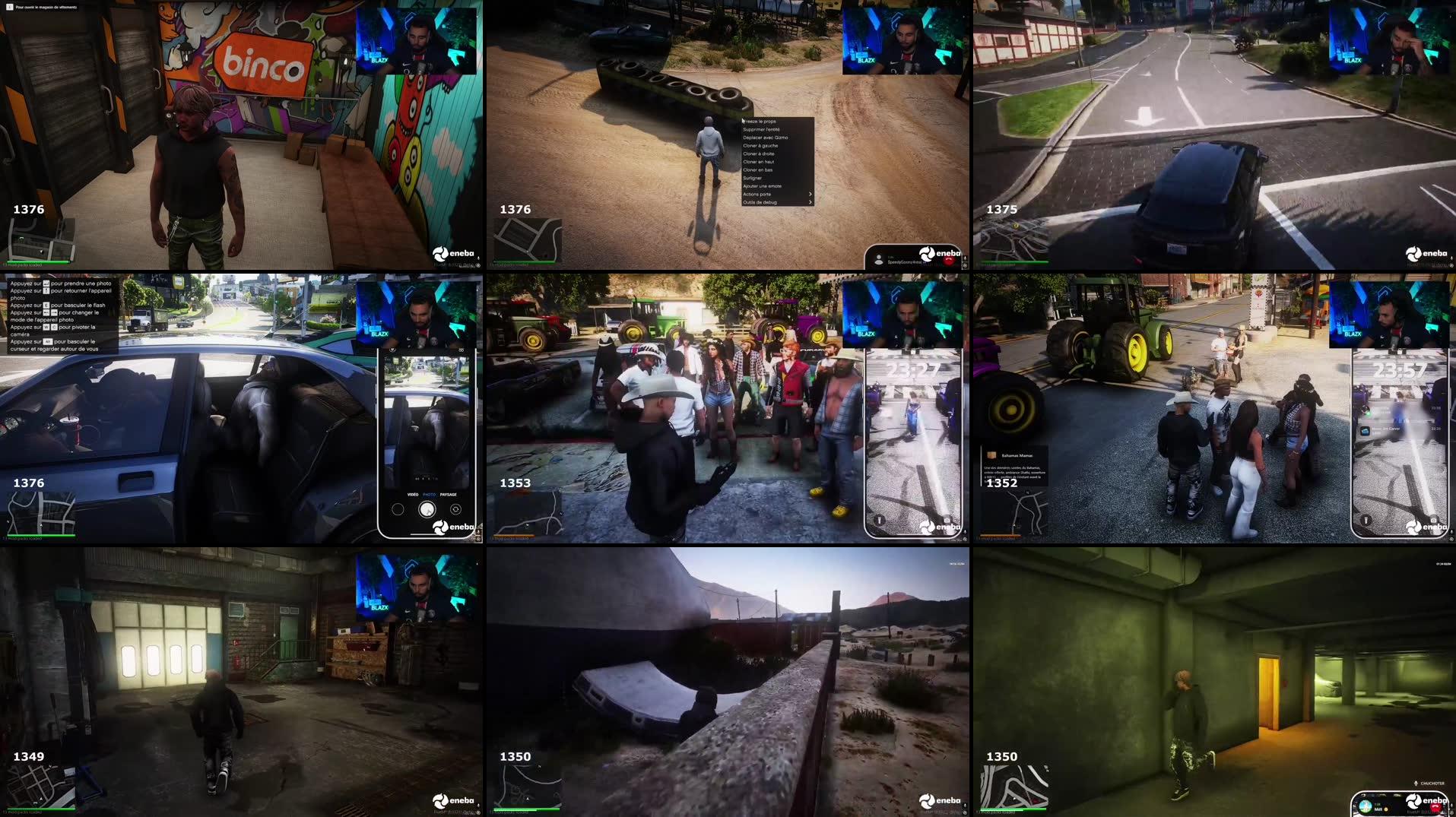Image resolution: width=1456 pixels, height=817 pixels.
Task: Expand the 'Ajouter une emote' menu option
Action: click(763, 186)
